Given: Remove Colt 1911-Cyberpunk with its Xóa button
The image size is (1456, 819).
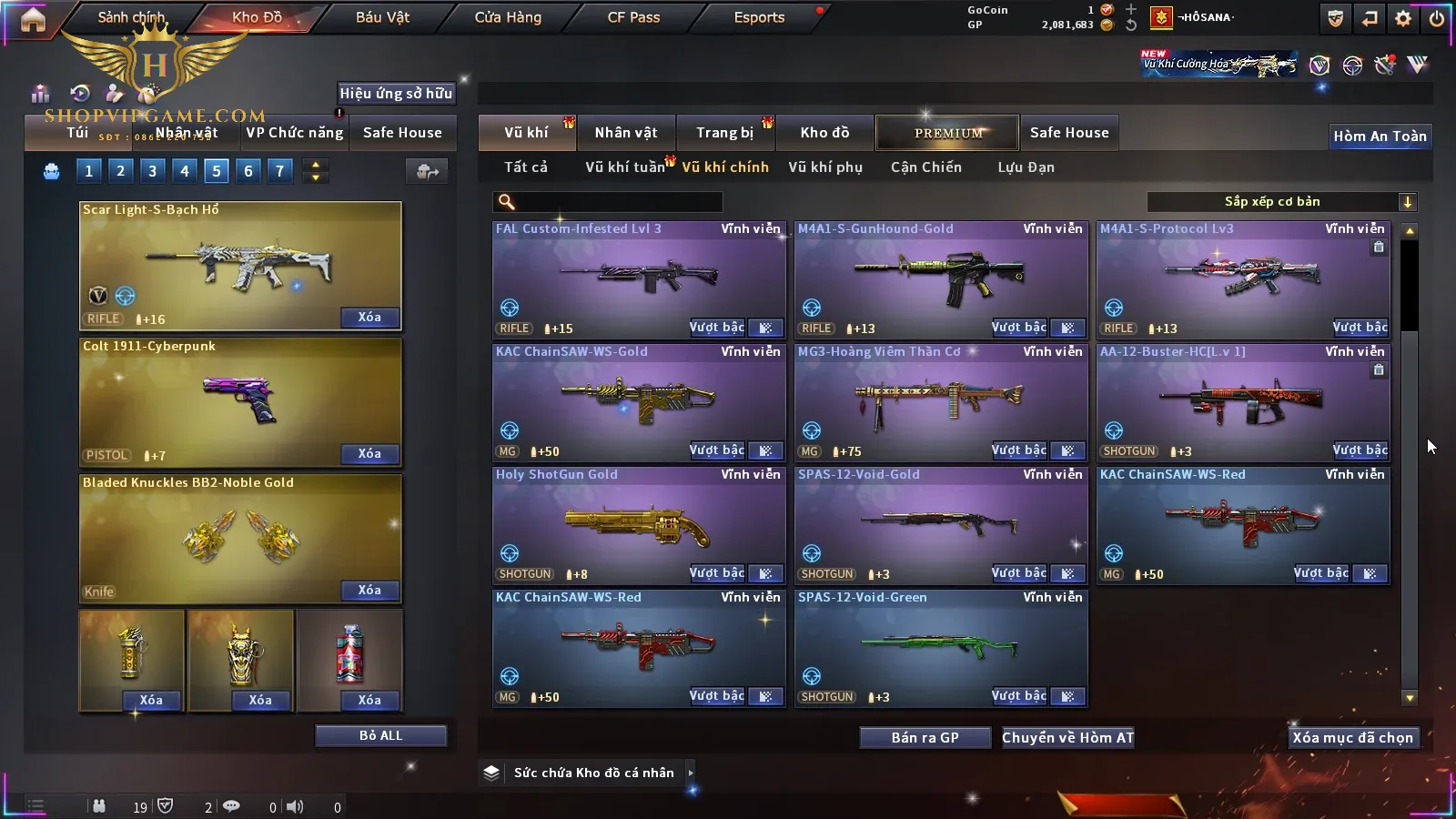Looking at the screenshot, I should [369, 454].
